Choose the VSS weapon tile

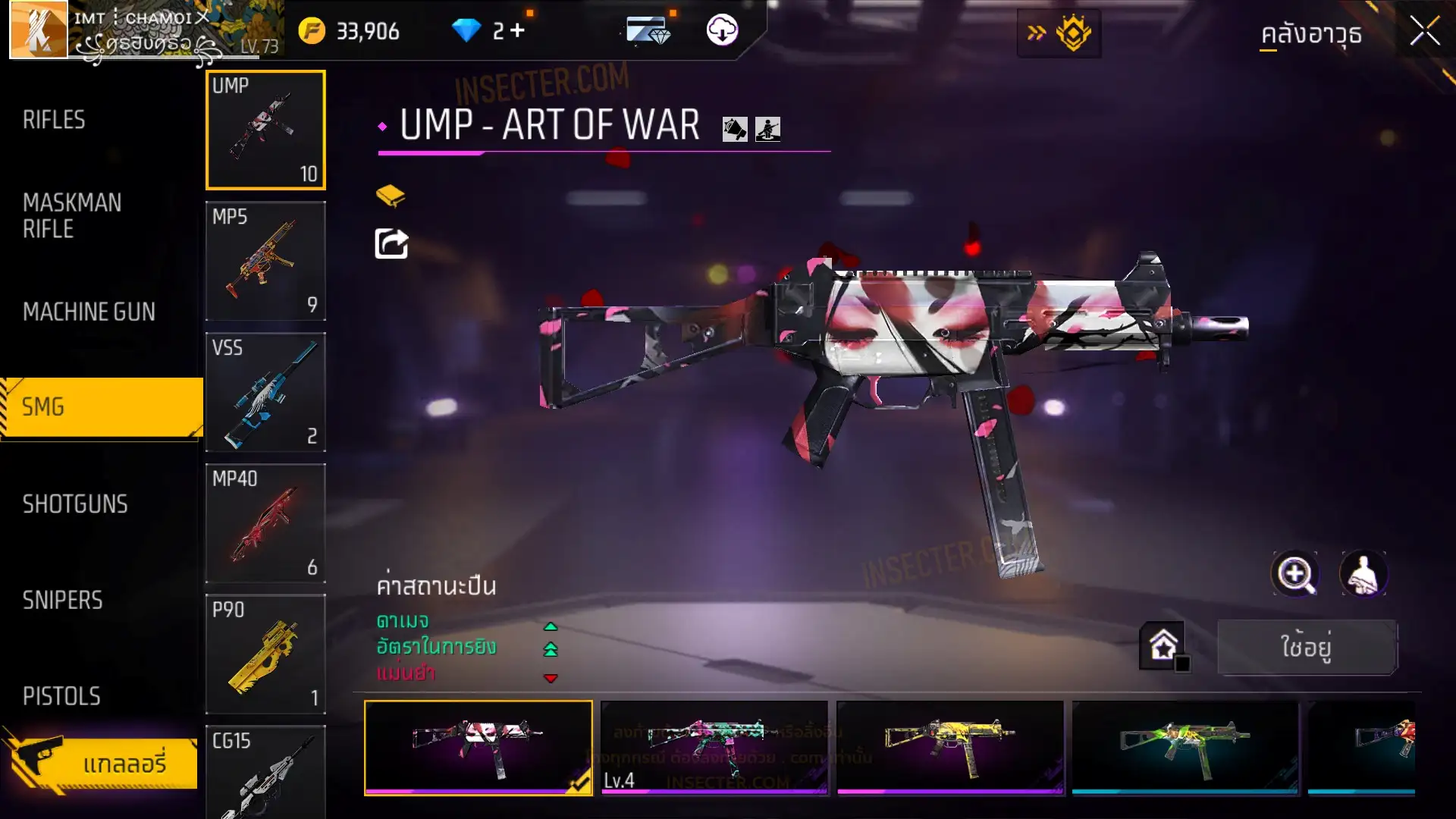click(x=265, y=391)
